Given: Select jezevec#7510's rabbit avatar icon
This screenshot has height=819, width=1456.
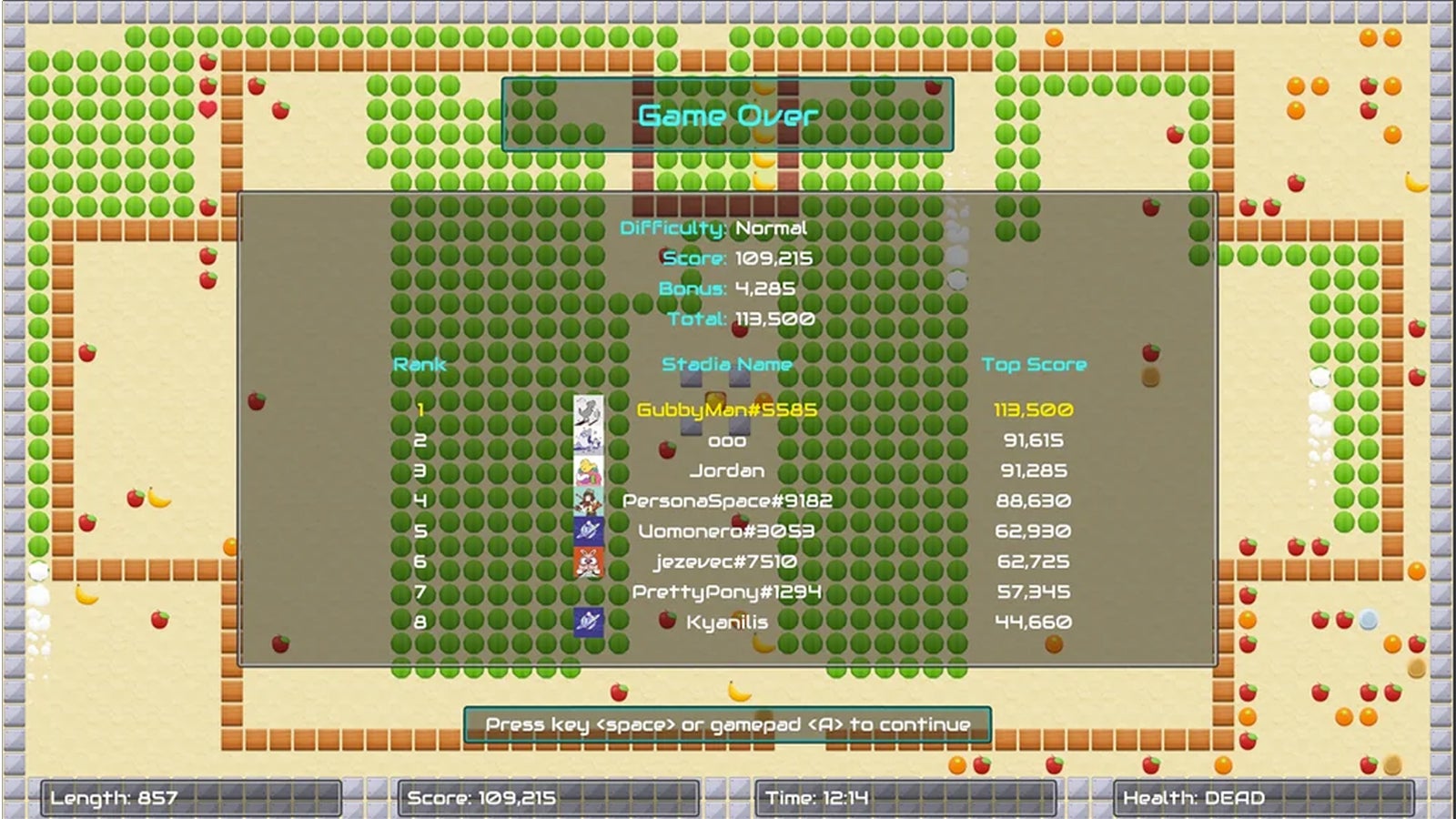Looking at the screenshot, I should [x=587, y=560].
